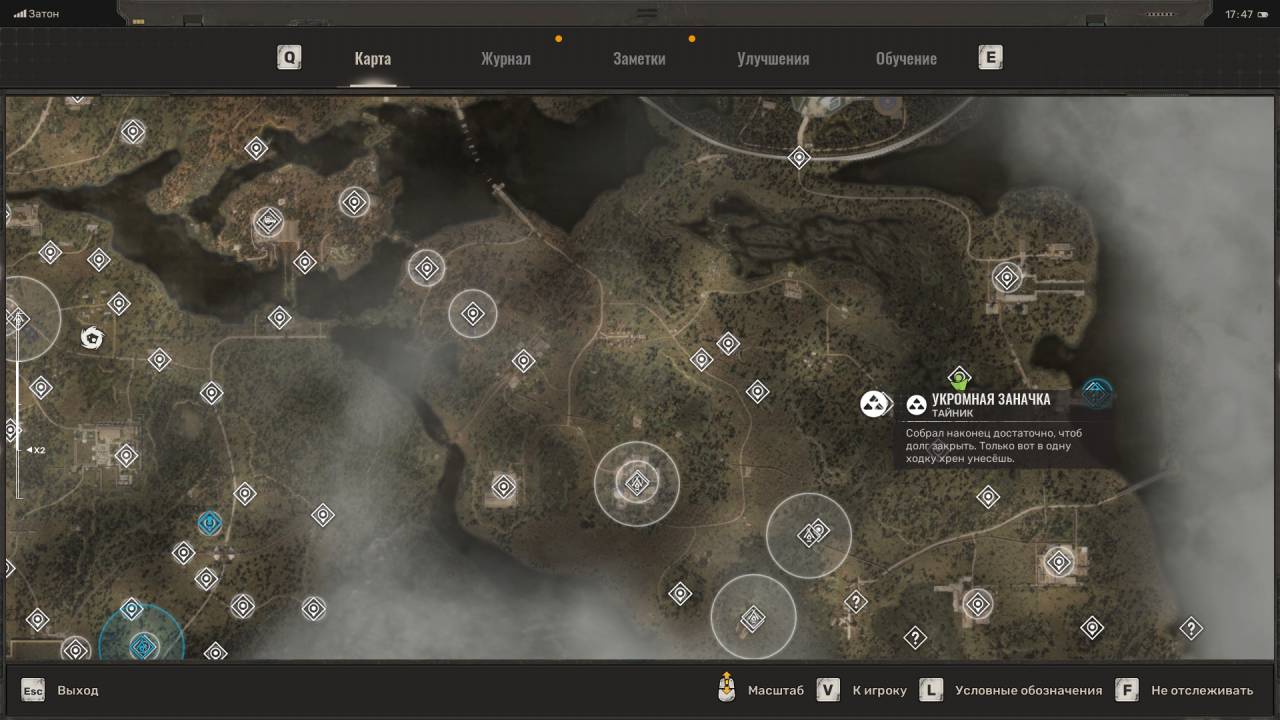Select the Укромная заначка stash marker icon
Image resolution: width=1280 pixels, height=720 pixels.
tap(874, 404)
